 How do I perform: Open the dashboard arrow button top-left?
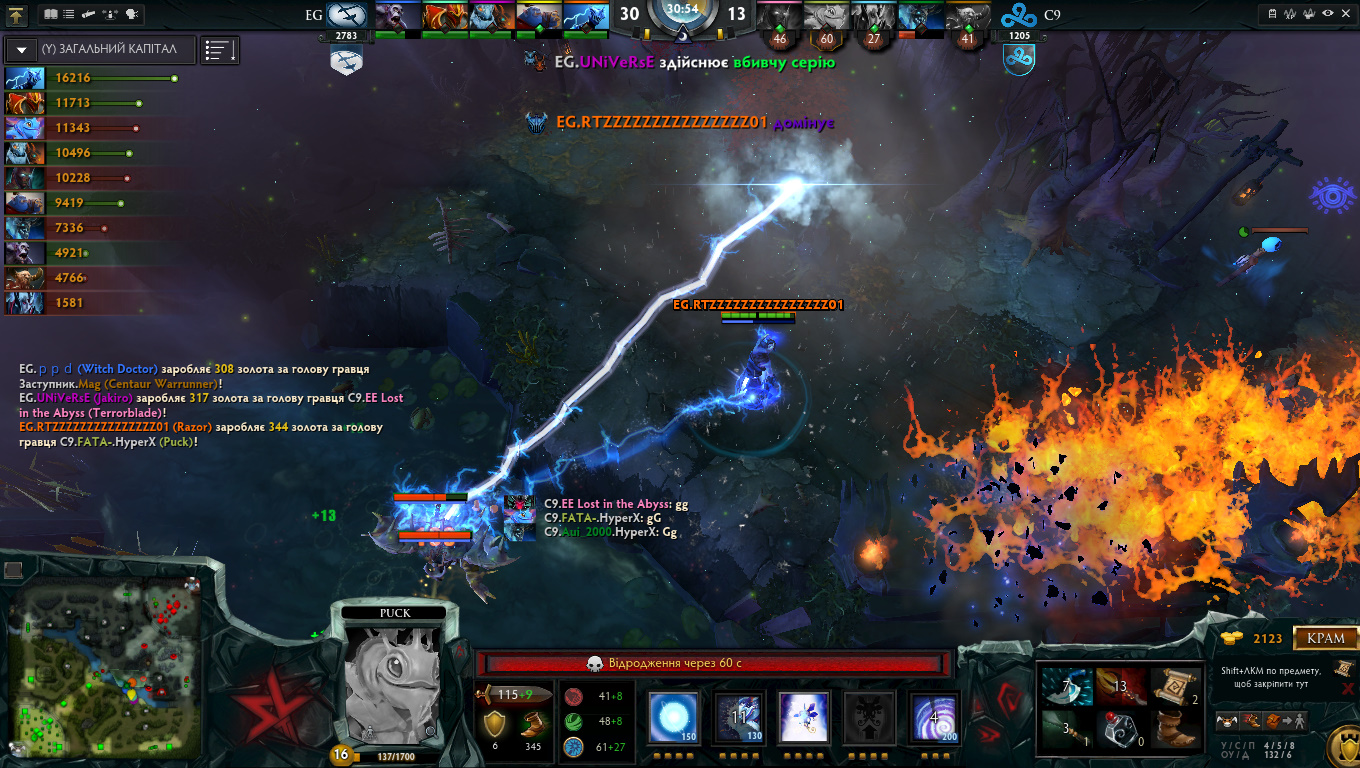16,14
